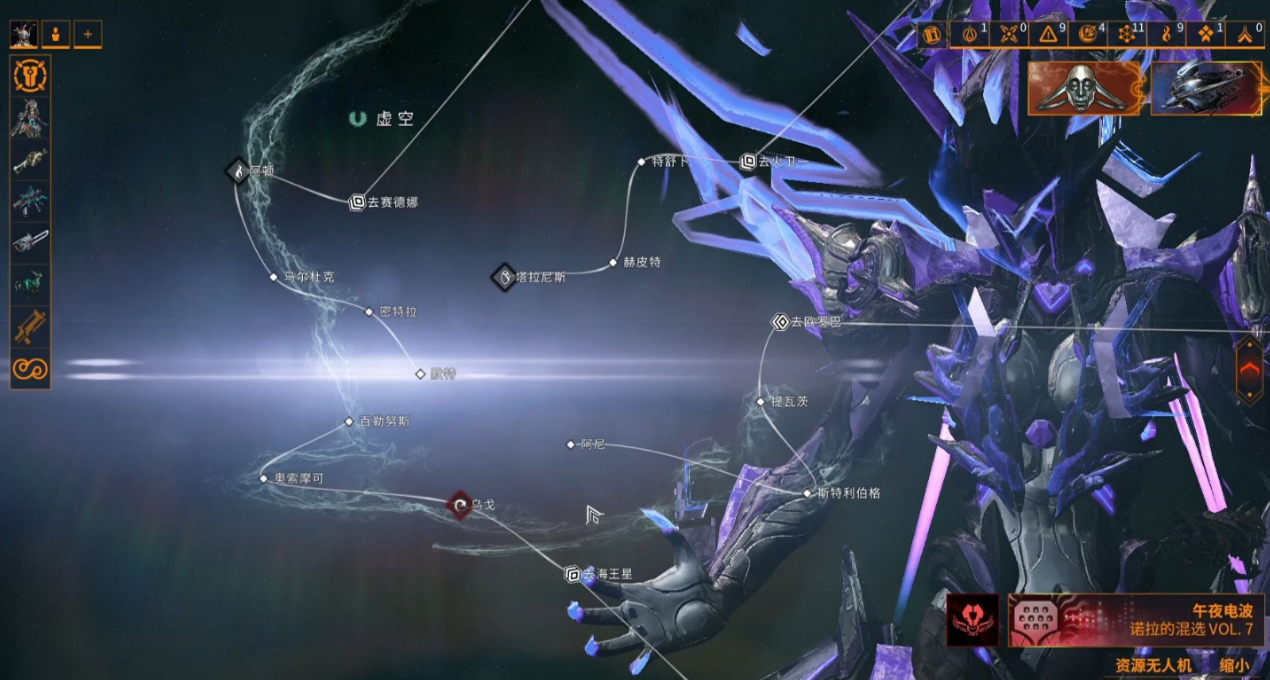Choose the 密特拉 mission node
This screenshot has height=680, width=1270.
point(369,312)
